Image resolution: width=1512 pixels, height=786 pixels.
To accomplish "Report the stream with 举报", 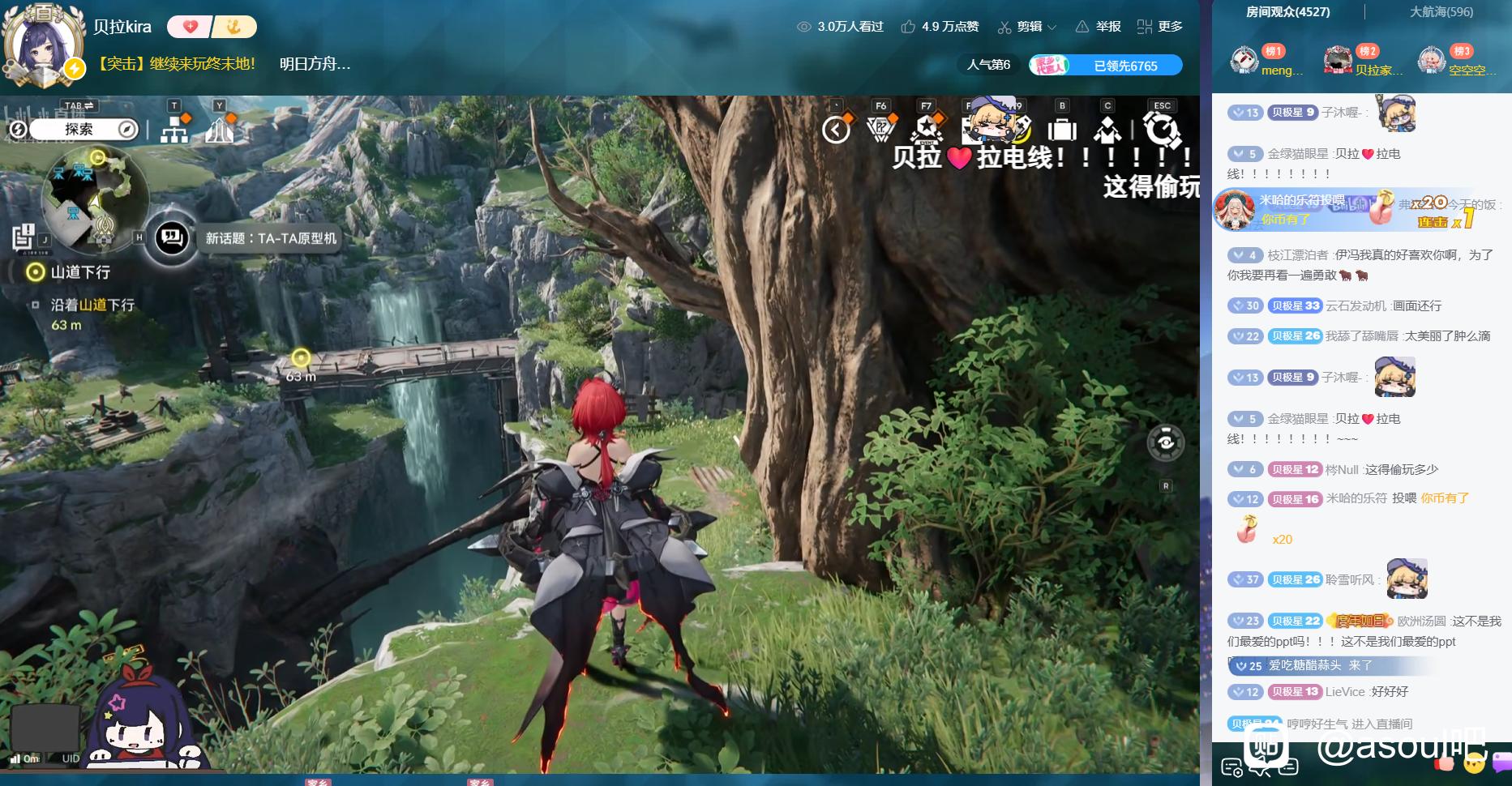I will pos(1099,27).
